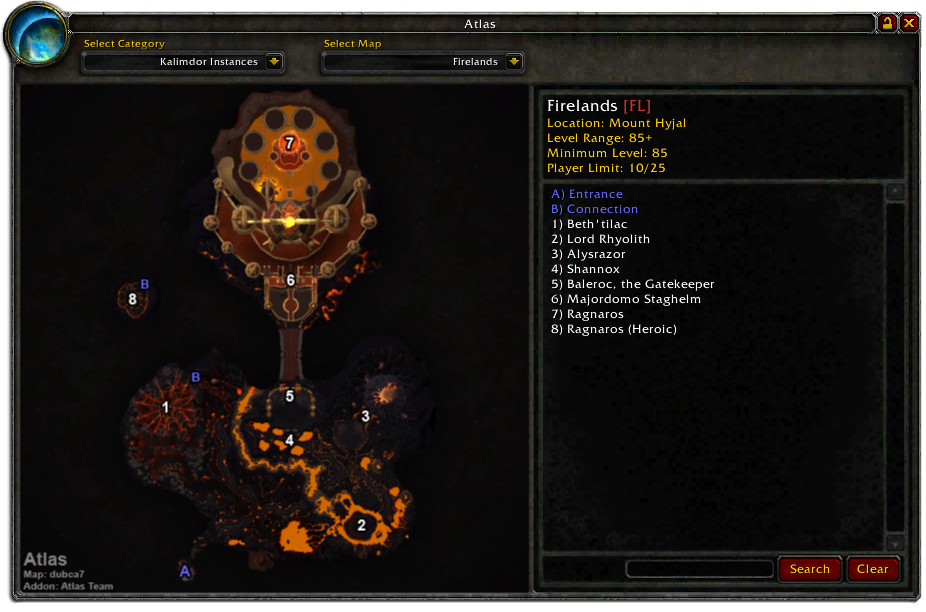Viewport: 926px width, 612px height.
Task: Open the Select Category dropdown
Action: coord(274,62)
